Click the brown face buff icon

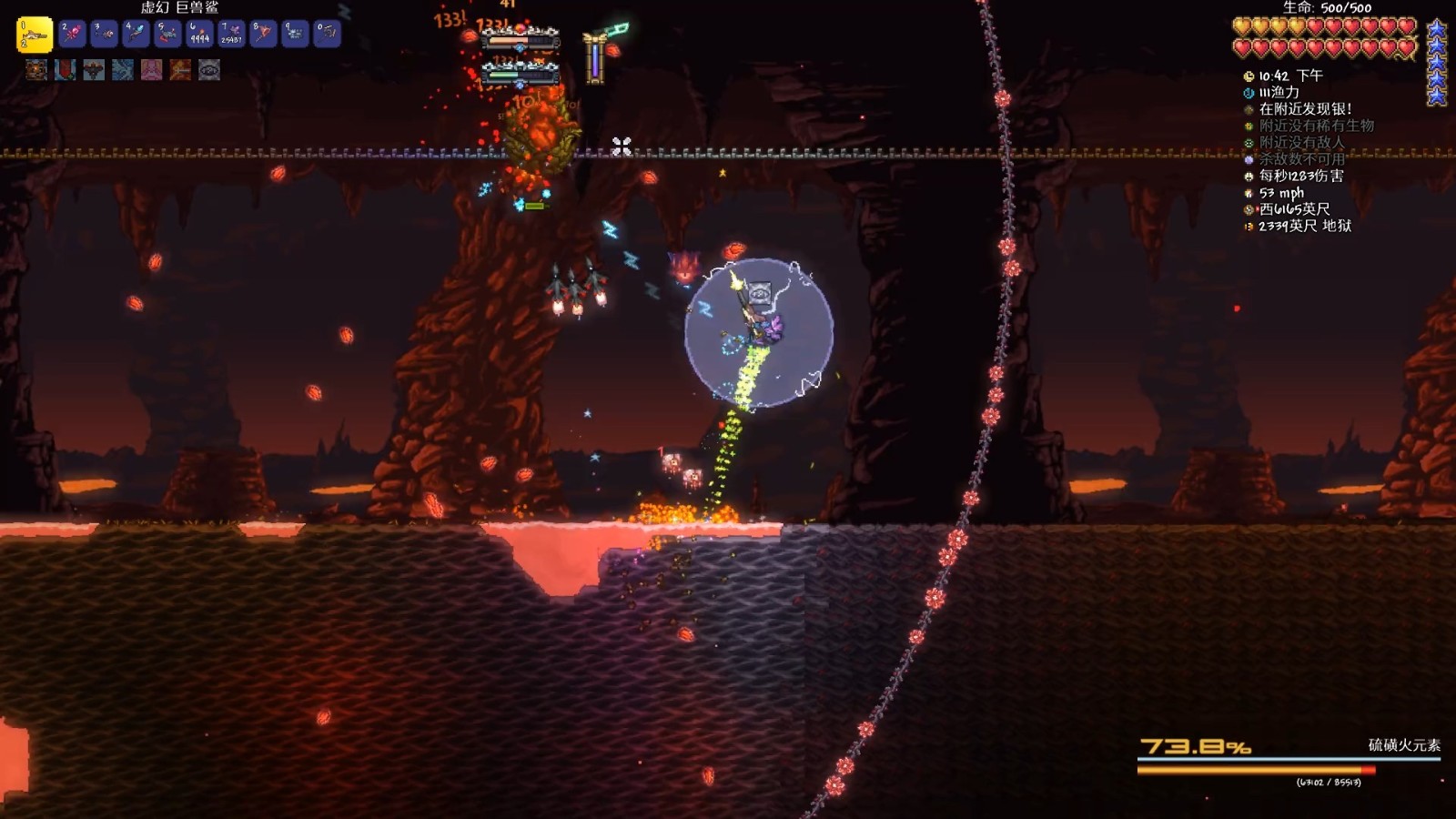[x=36, y=69]
